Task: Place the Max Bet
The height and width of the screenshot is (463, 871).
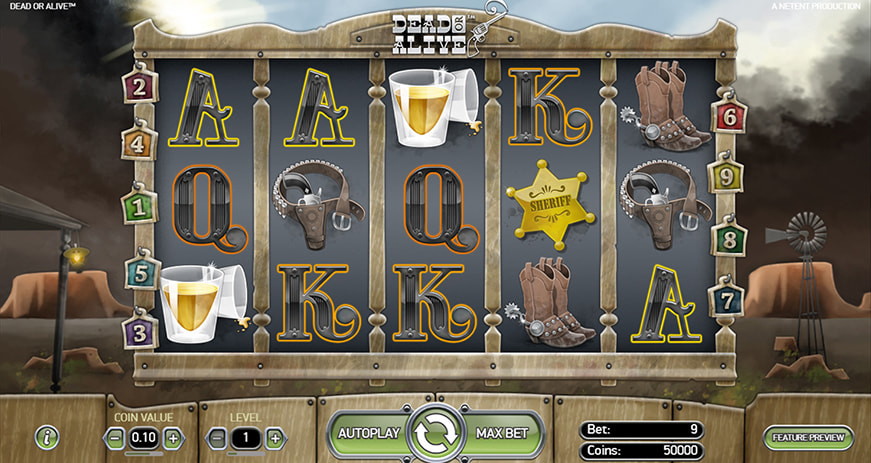Action: 502,434
